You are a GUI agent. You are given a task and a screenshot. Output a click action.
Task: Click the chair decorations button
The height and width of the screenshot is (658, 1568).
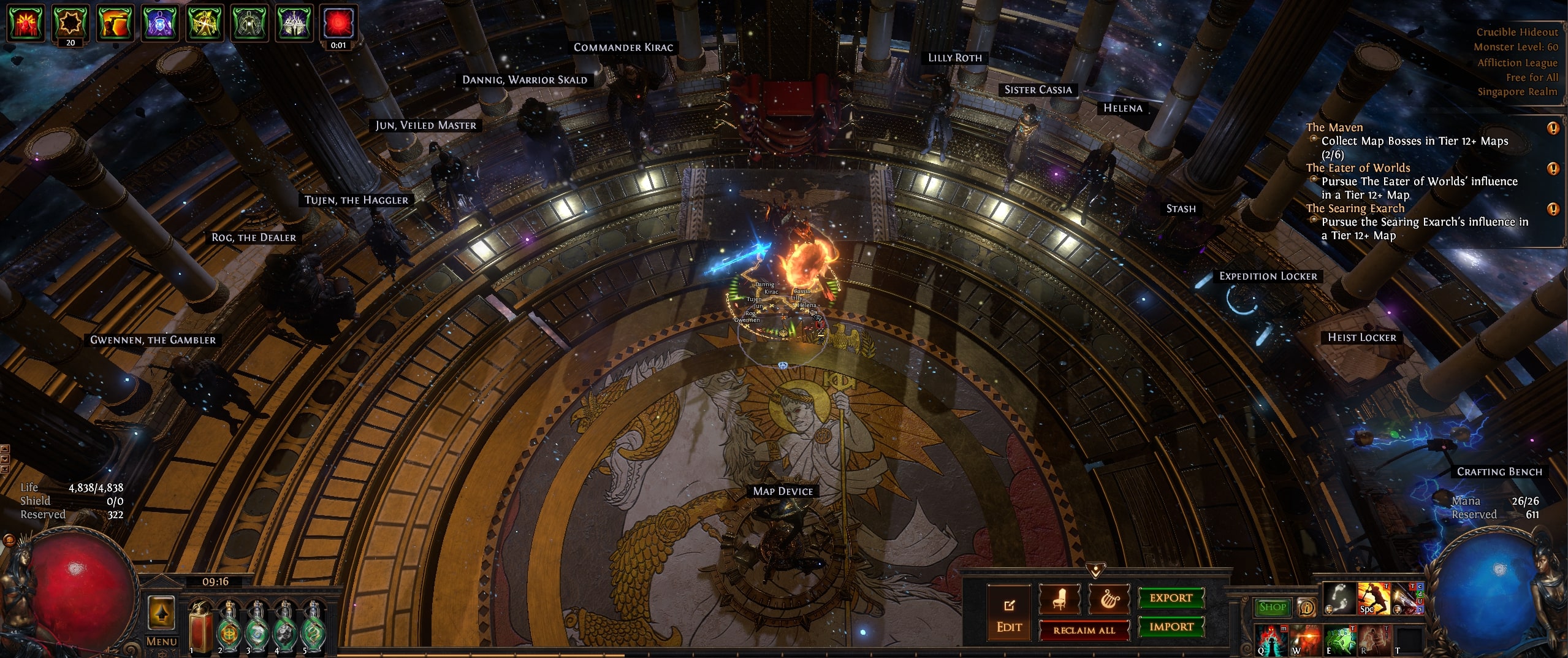1059,600
